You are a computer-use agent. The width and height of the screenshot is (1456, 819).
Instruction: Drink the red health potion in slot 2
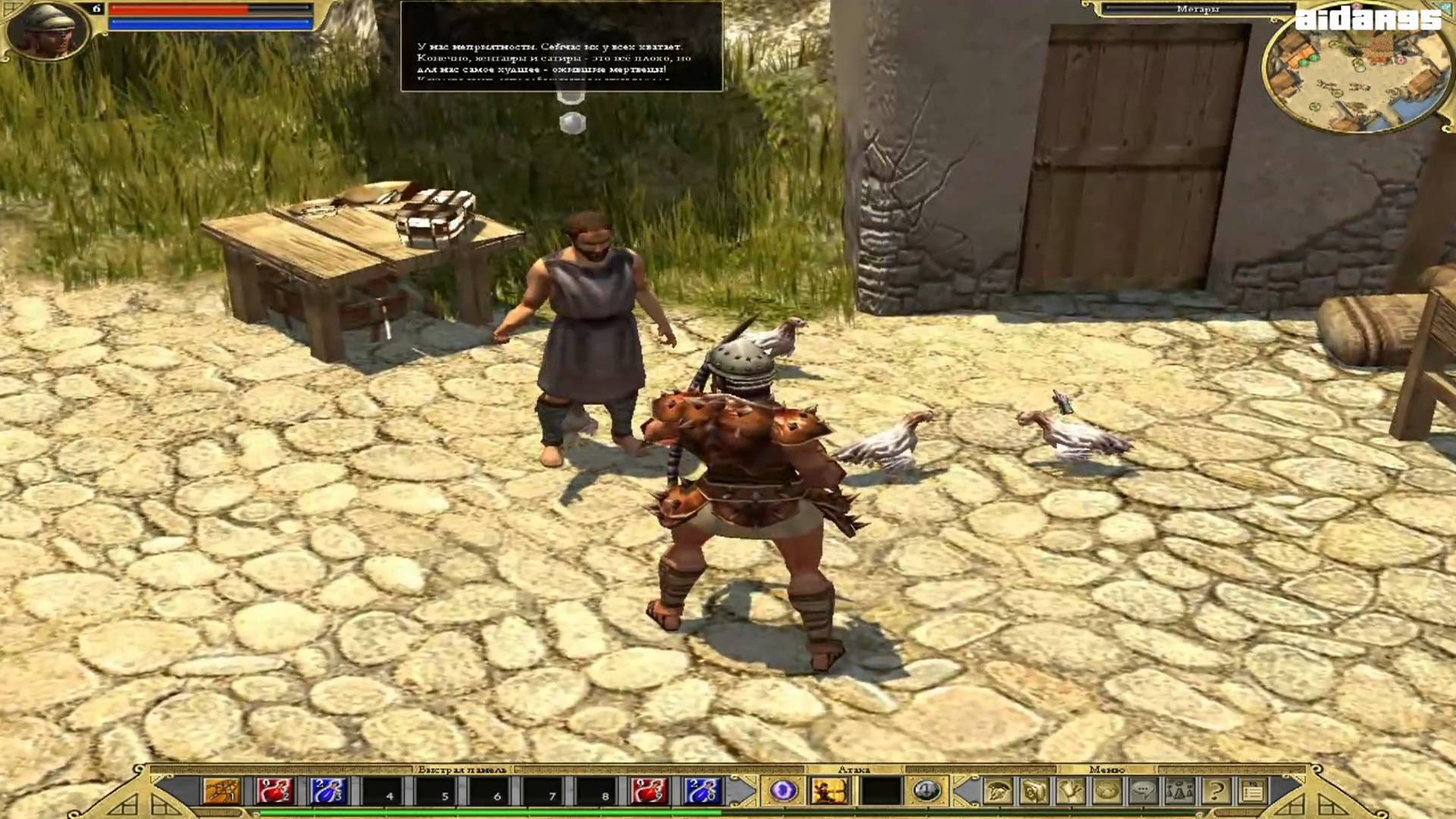[x=275, y=792]
